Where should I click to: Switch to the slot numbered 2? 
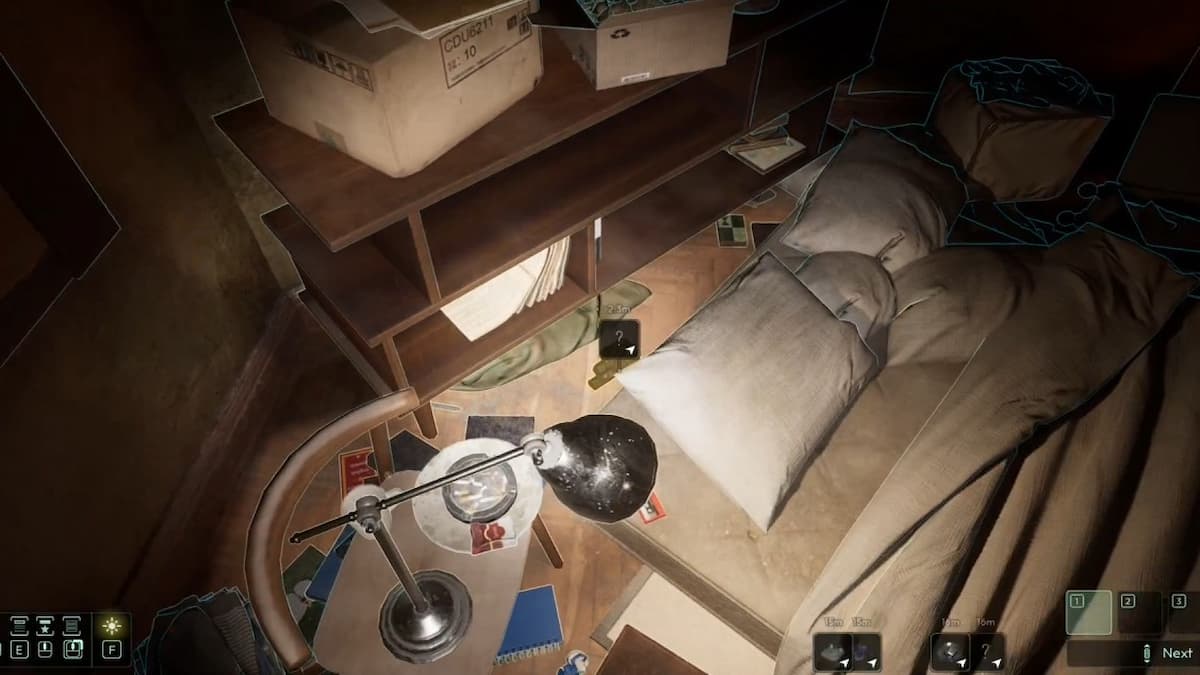click(x=1139, y=612)
